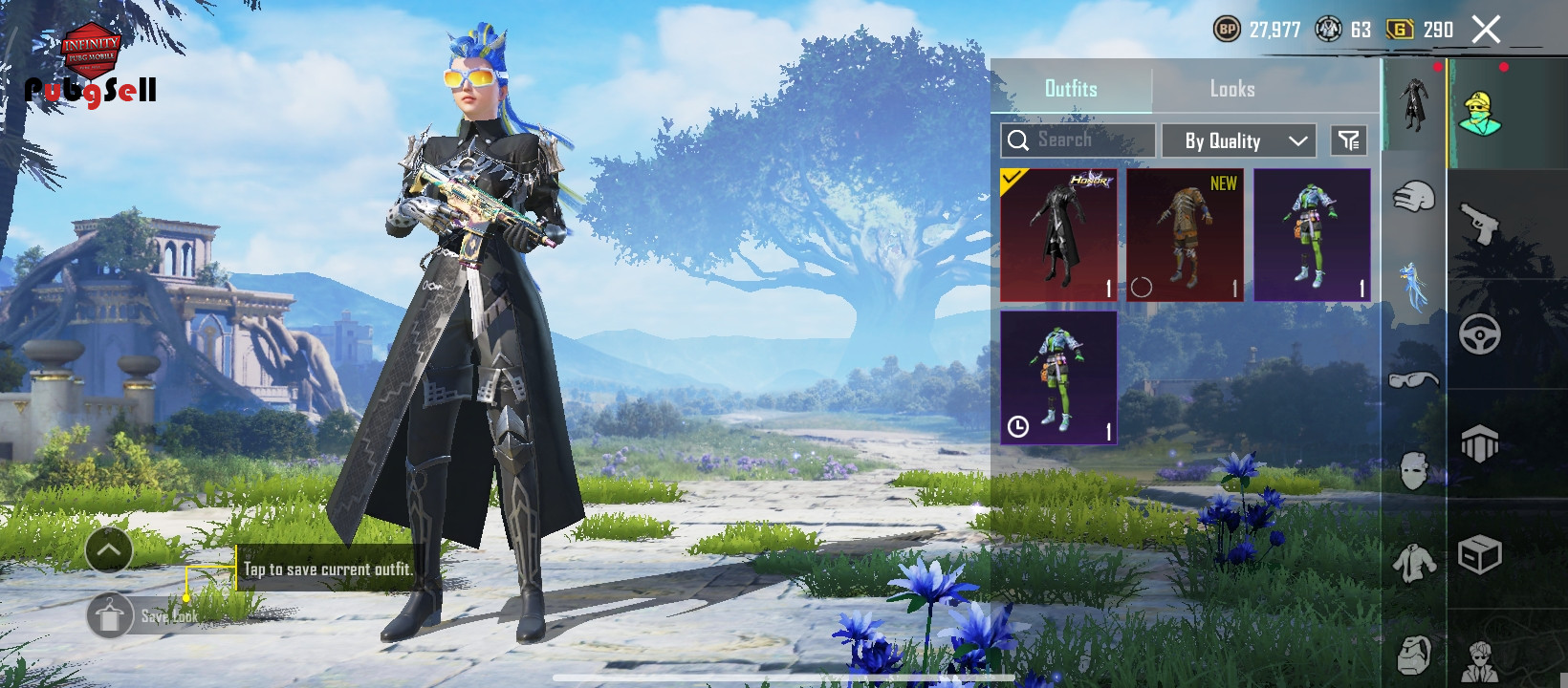Open the pistol weapon skins section

click(x=1480, y=224)
